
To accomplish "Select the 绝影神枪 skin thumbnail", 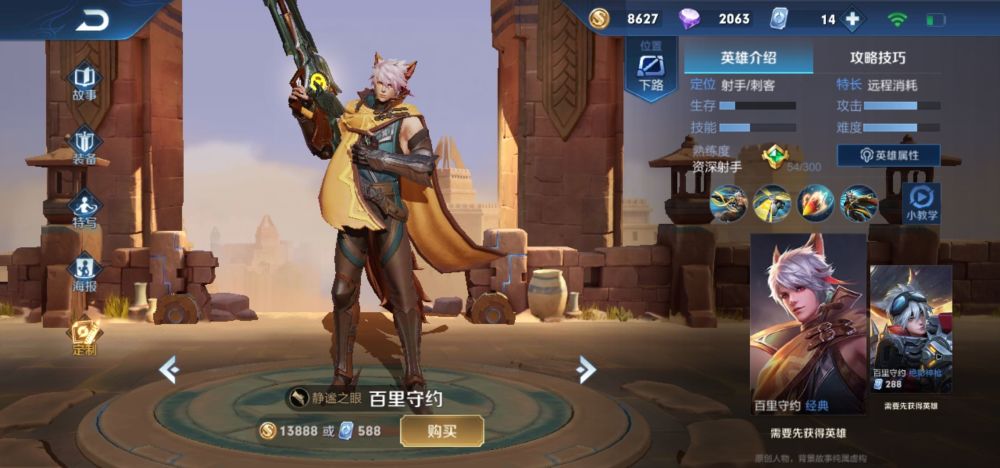I will point(910,328).
